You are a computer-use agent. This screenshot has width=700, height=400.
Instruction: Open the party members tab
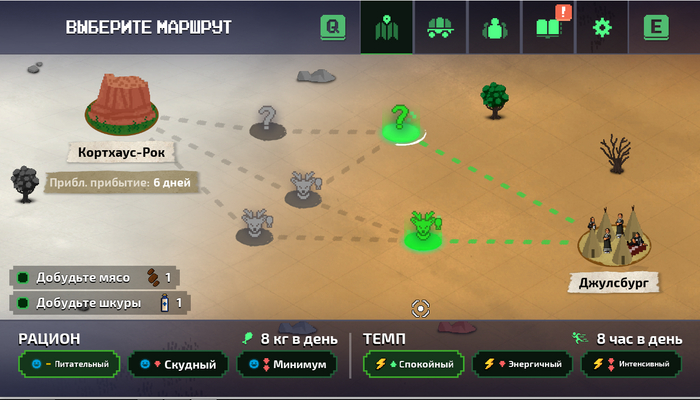[x=494, y=27]
